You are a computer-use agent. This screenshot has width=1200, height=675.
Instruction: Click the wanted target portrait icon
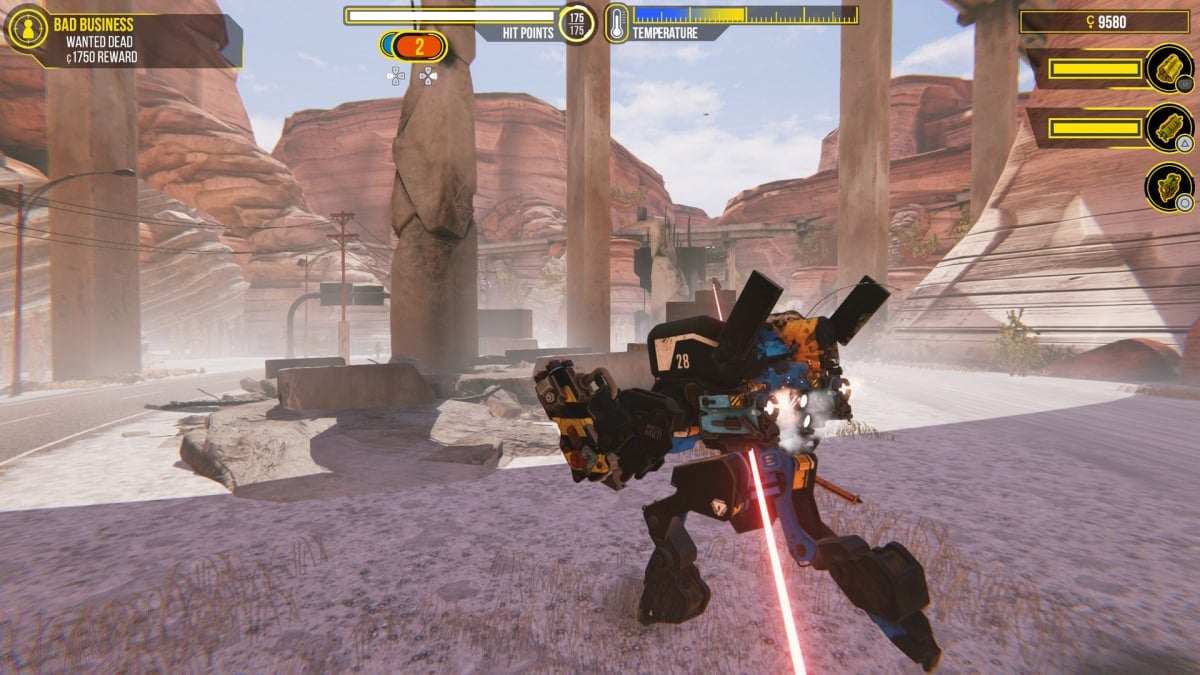click(x=27, y=28)
